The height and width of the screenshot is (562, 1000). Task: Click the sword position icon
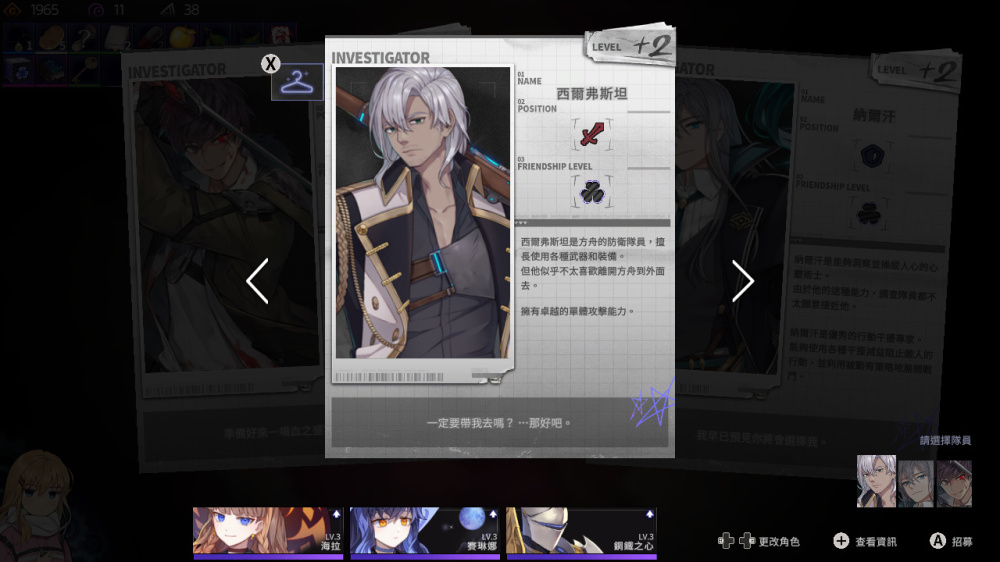[592, 134]
